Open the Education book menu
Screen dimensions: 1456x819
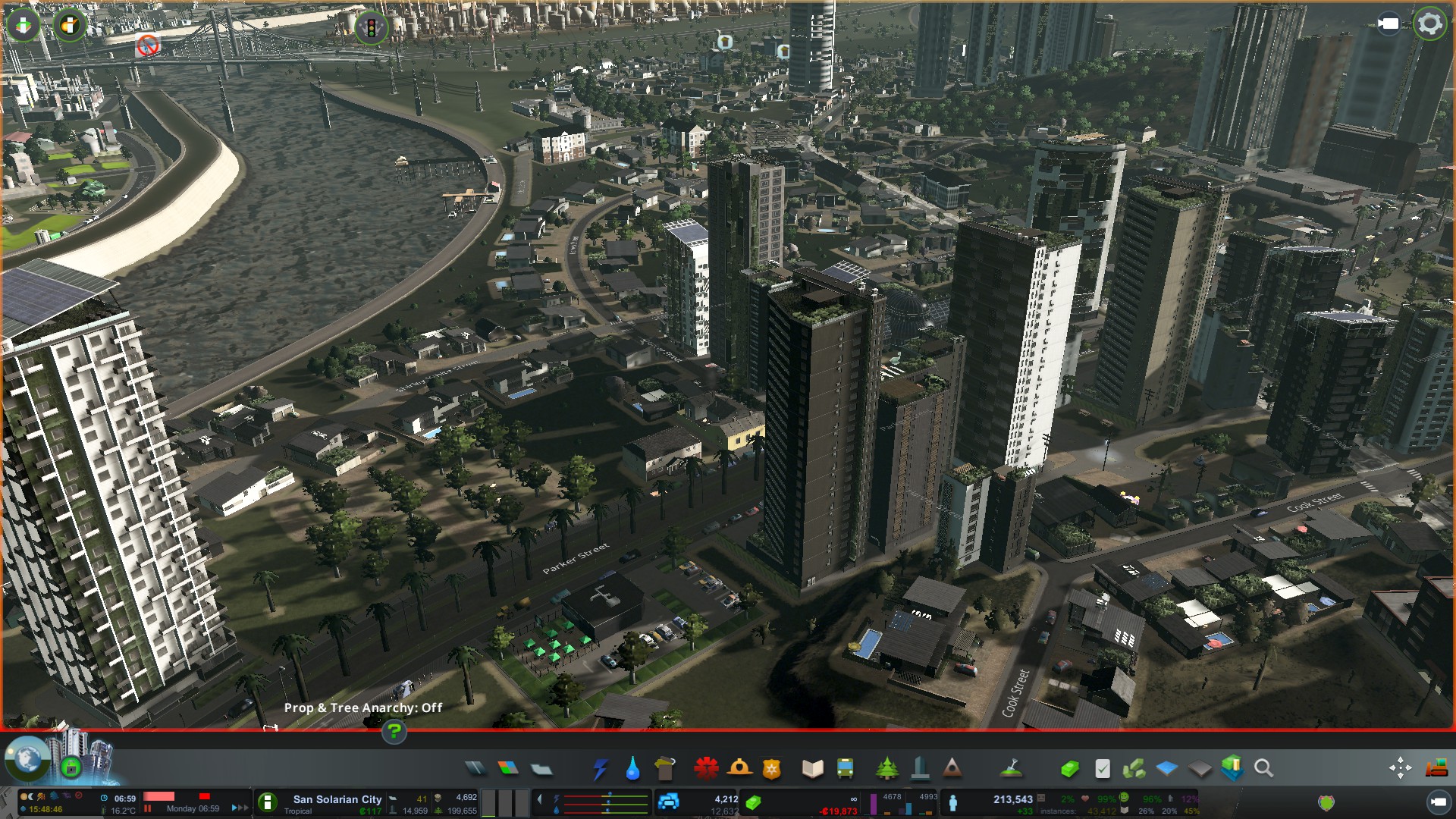[x=812, y=769]
